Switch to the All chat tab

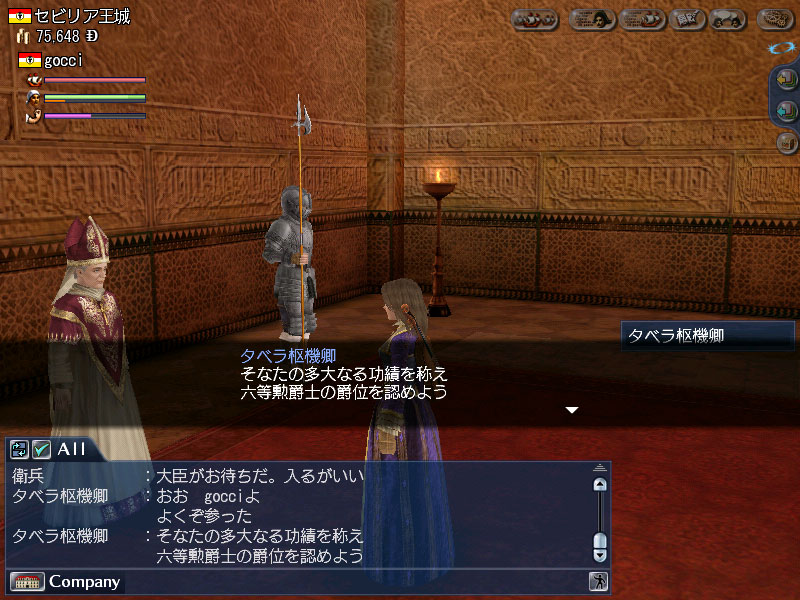71,449
